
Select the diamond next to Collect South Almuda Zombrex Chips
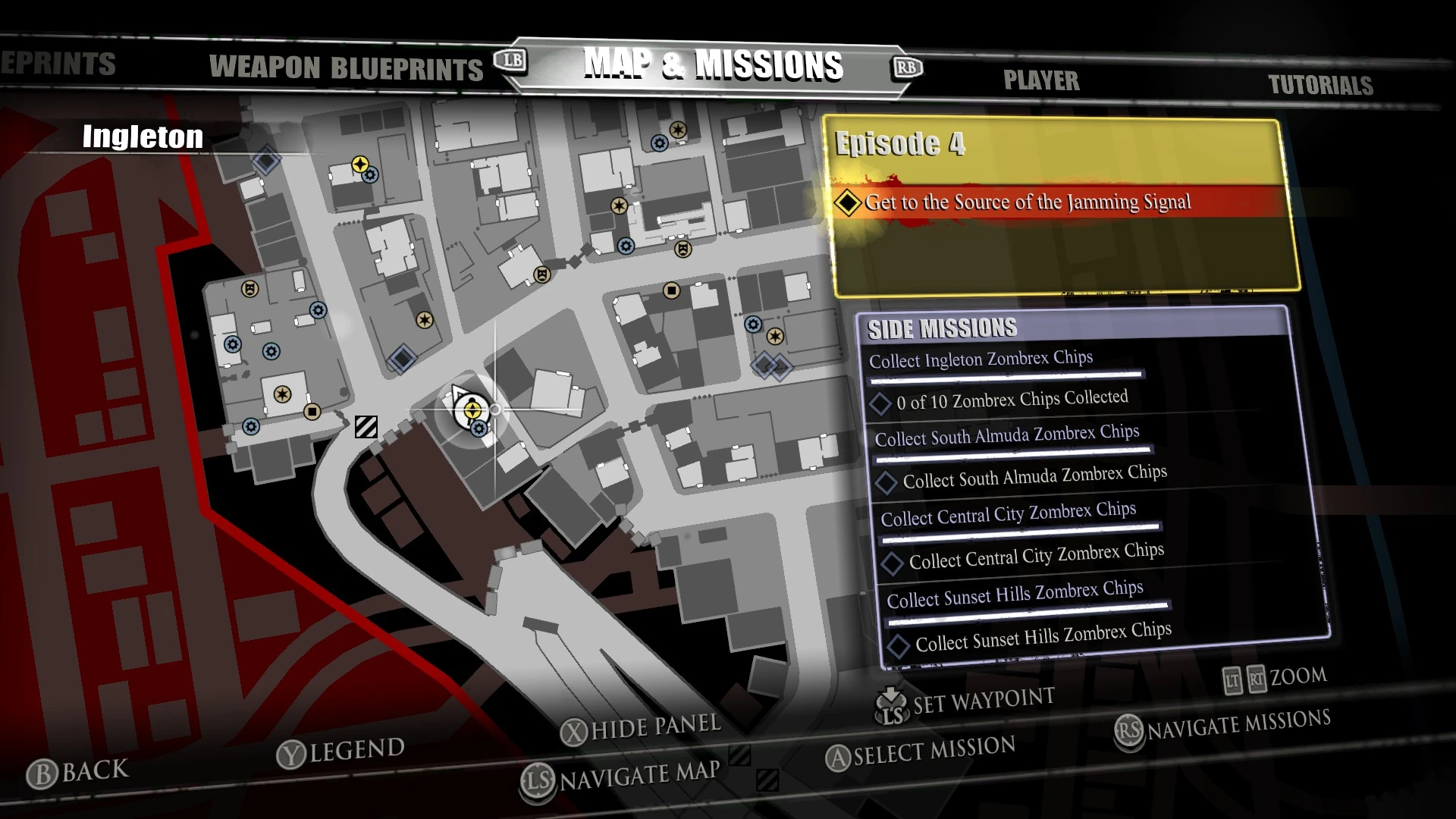pyautogui.click(x=889, y=482)
